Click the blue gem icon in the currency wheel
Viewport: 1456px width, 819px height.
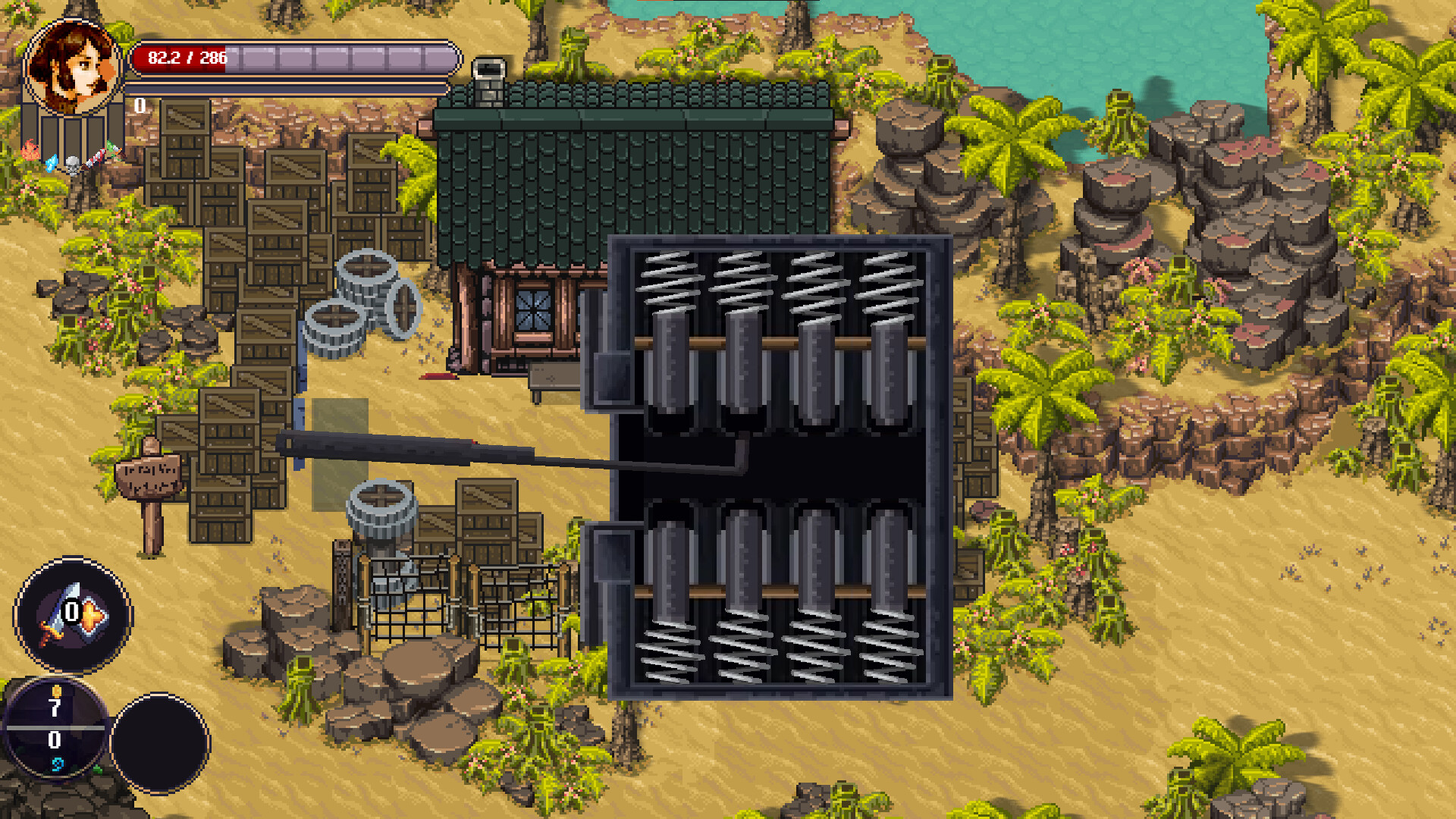point(58,763)
